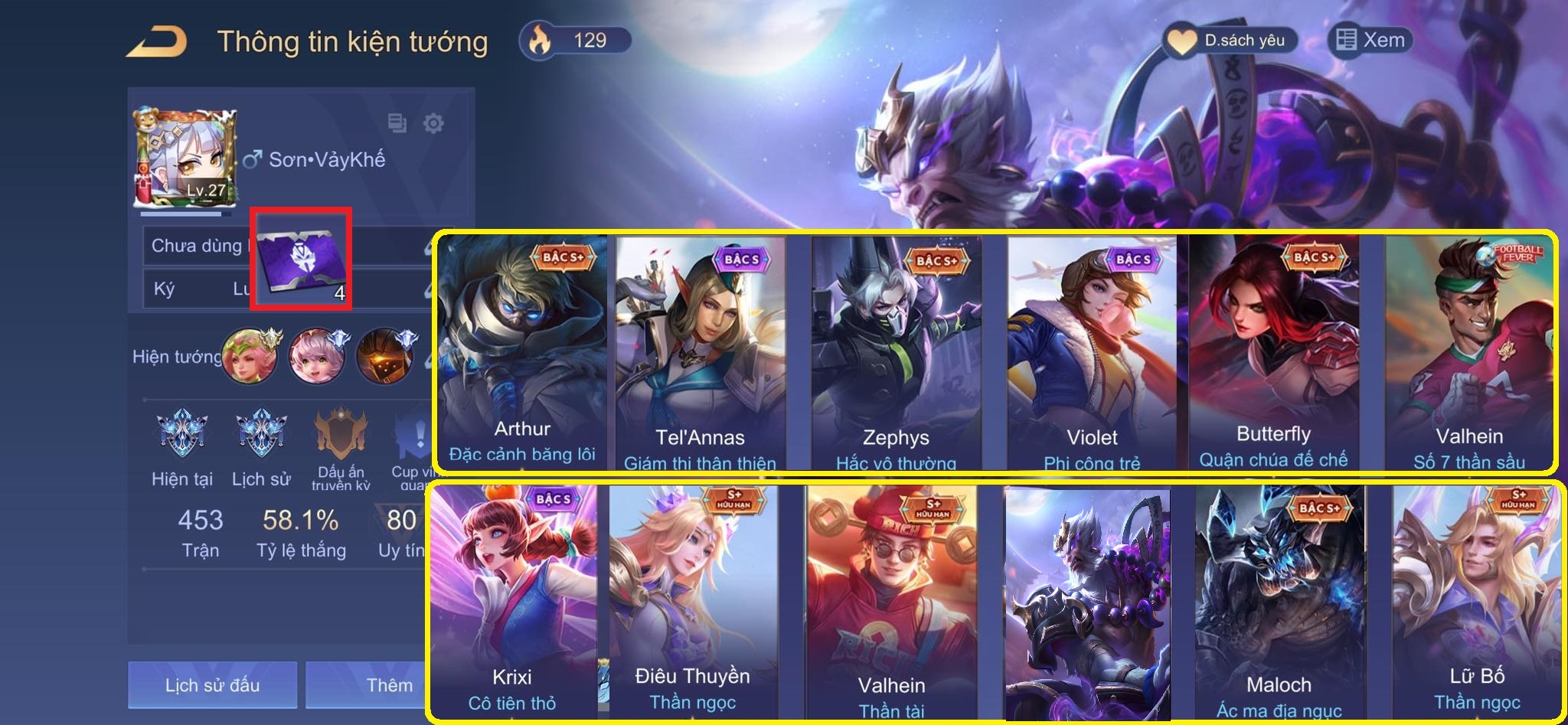This screenshot has width=1568, height=725.
Task: Select Maloch Ác ma địa ngục card
Action: coord(1279,601)
